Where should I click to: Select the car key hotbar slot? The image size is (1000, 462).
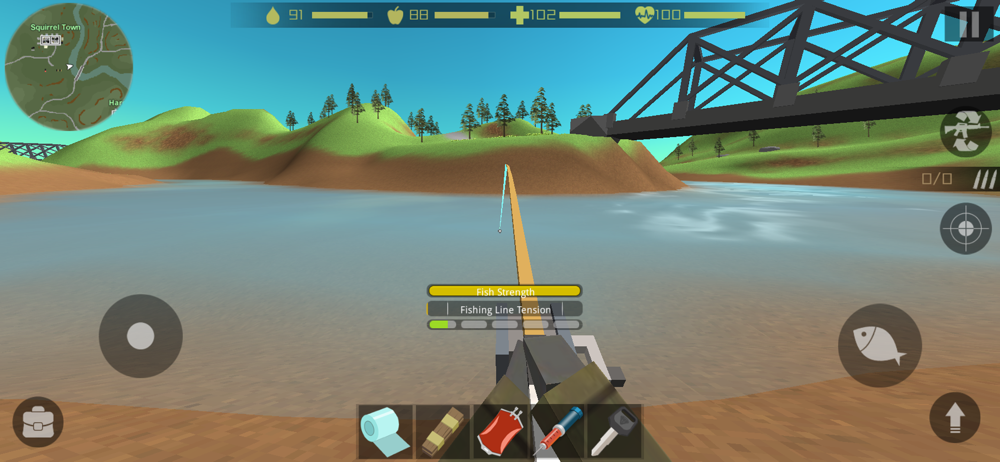pyautogui.click(x=614, y=431)
